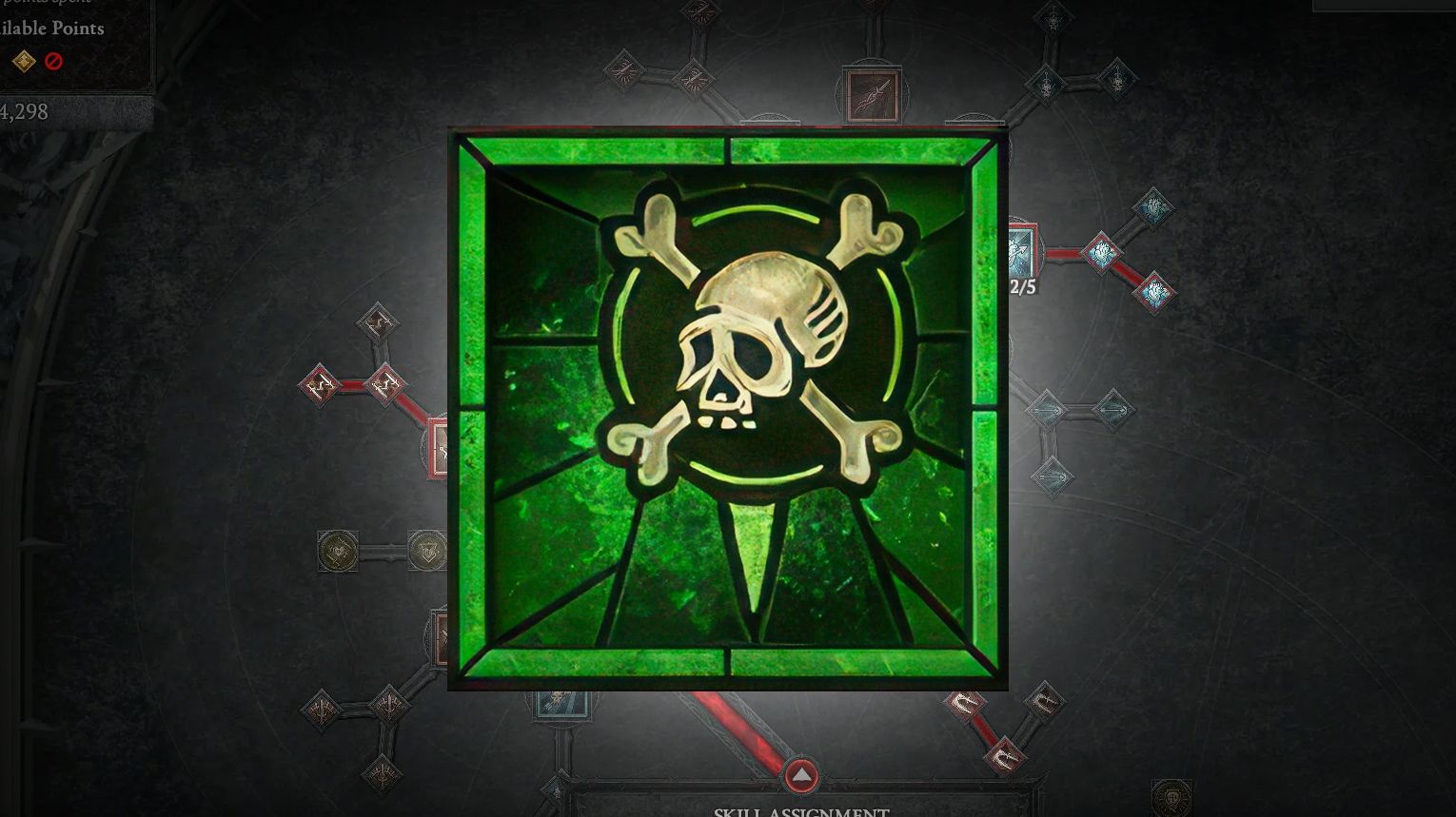Click the 4,298 gold counter

[24, 111]
